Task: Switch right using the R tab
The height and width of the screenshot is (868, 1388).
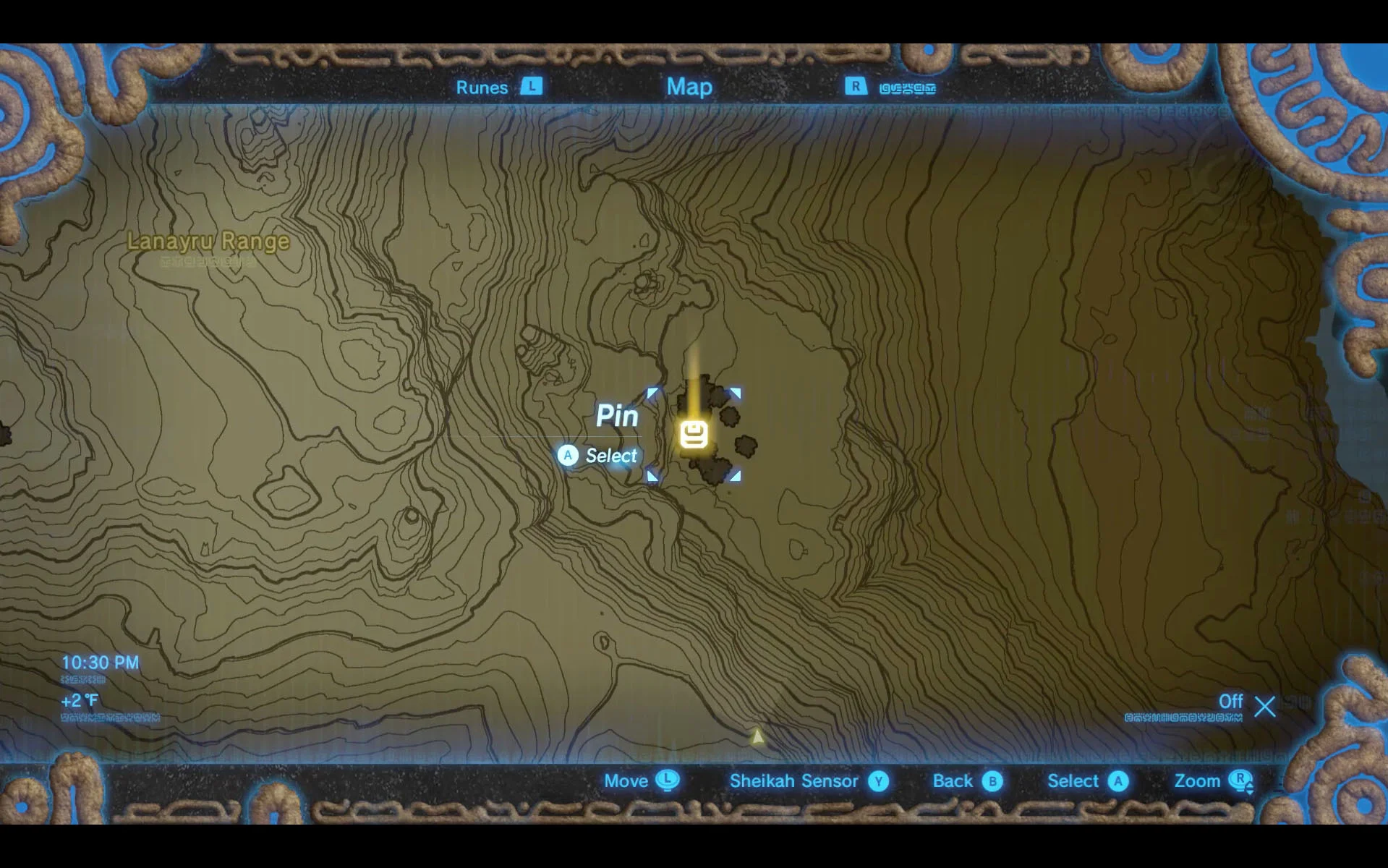Action: click(x=856, y=87)
